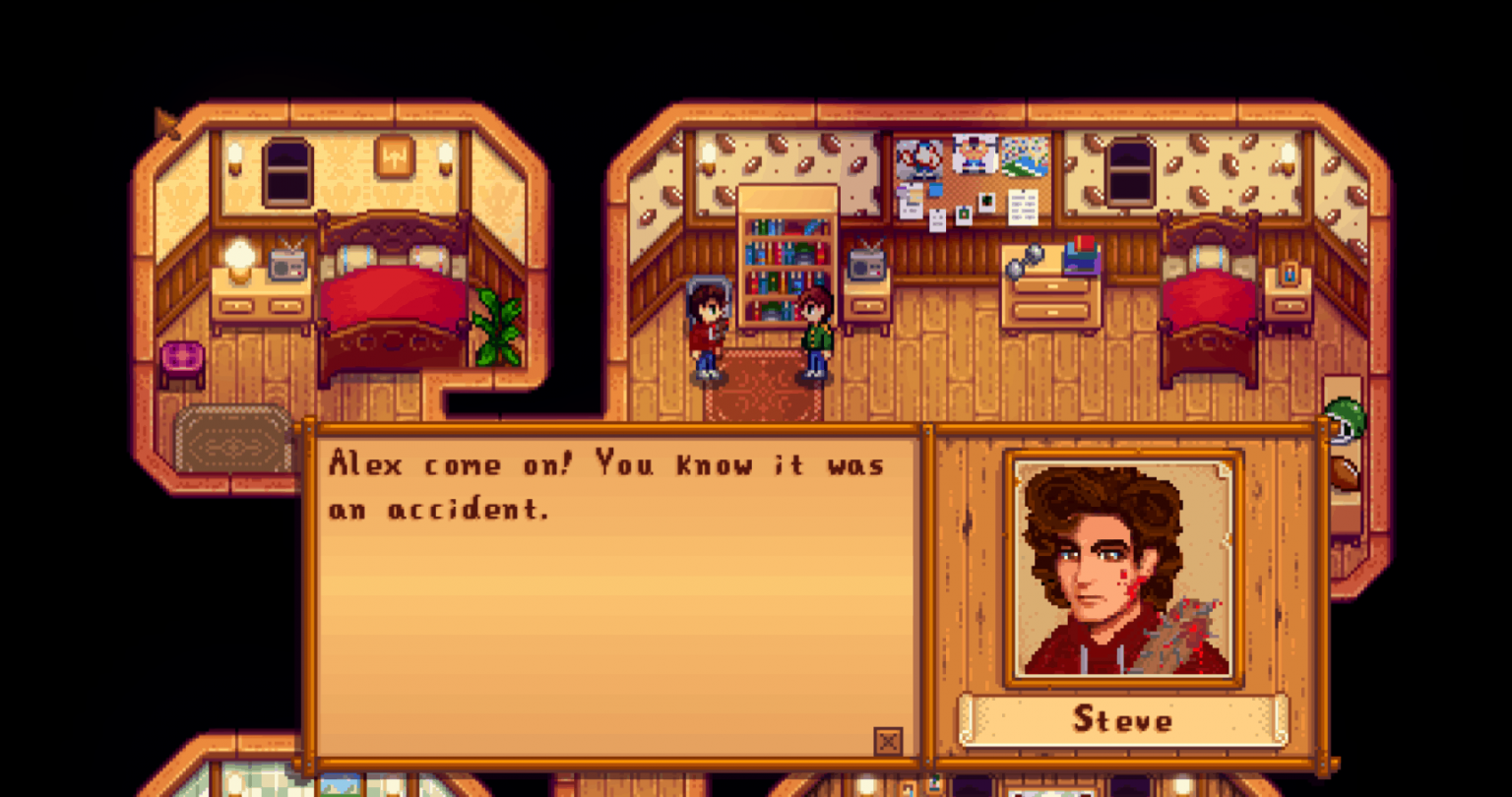The image size is (1512, 797).
Task: Click the white checklist note on the corkboard
Action: click(1023, 207)
